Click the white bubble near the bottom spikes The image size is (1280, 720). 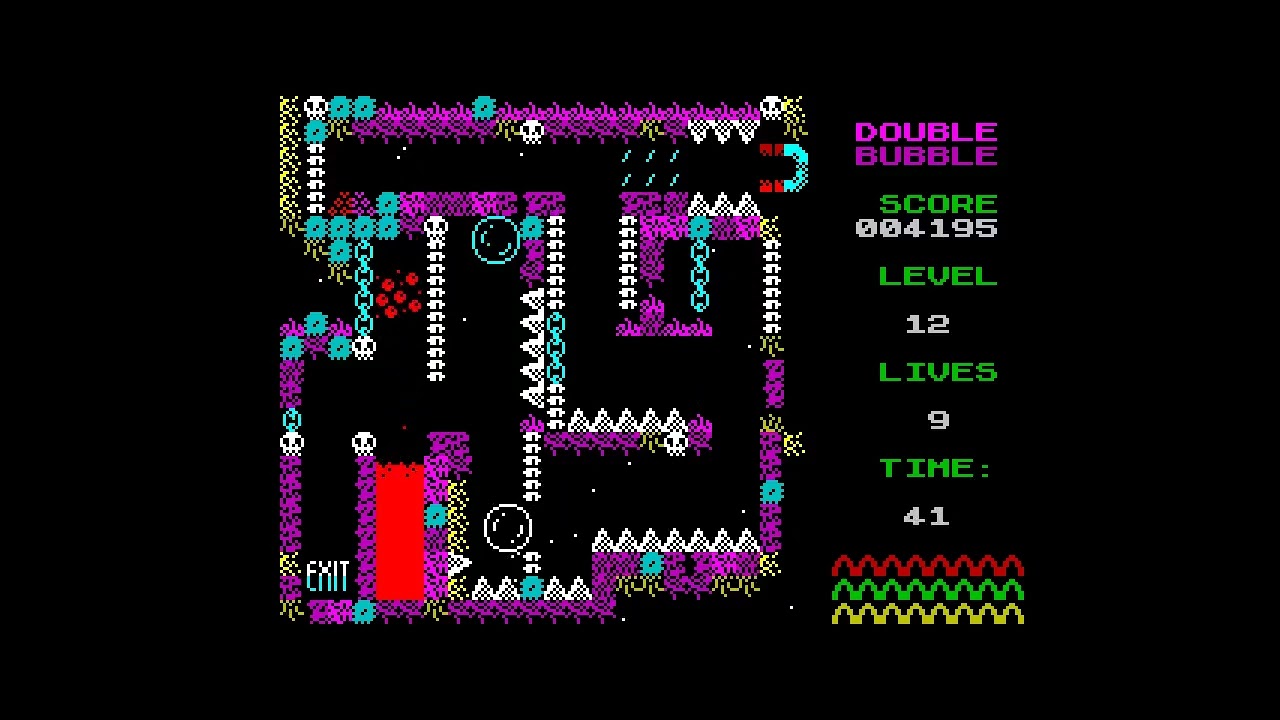point(508,527)
